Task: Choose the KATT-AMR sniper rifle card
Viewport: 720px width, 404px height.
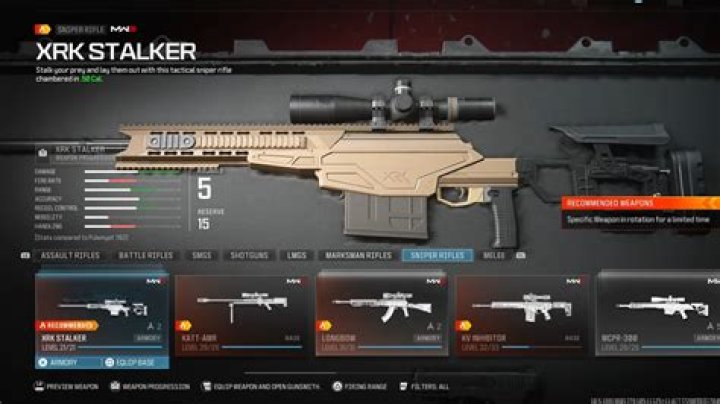Action: [x=239, y=310]
